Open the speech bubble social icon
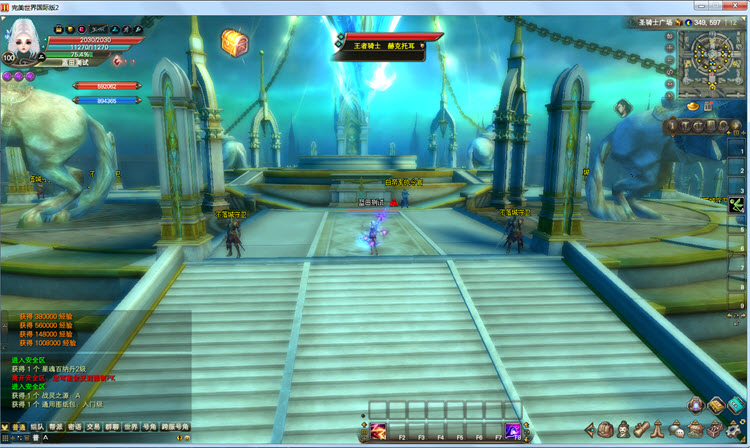 677,429
